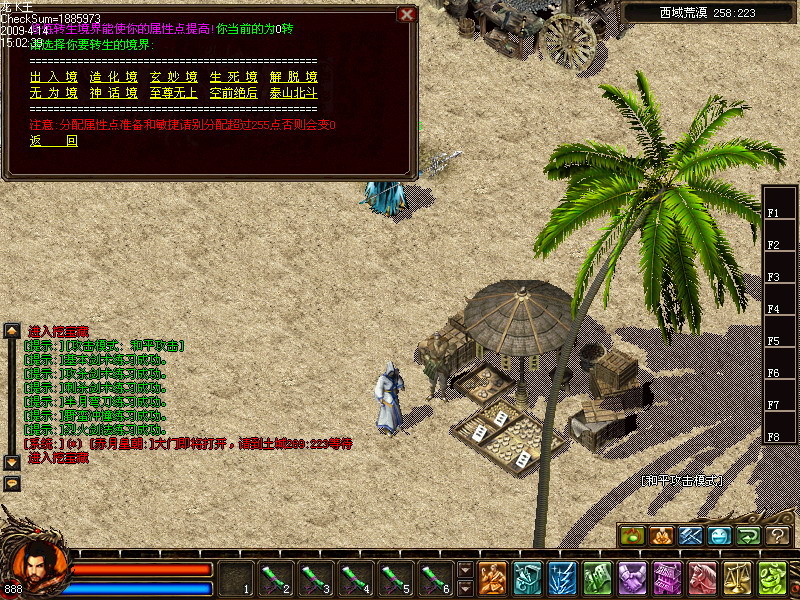Viewport: 800px width, 600px height.
Task: Choose the 无为境 rebirth option
Action: click(x=54, y=93)
